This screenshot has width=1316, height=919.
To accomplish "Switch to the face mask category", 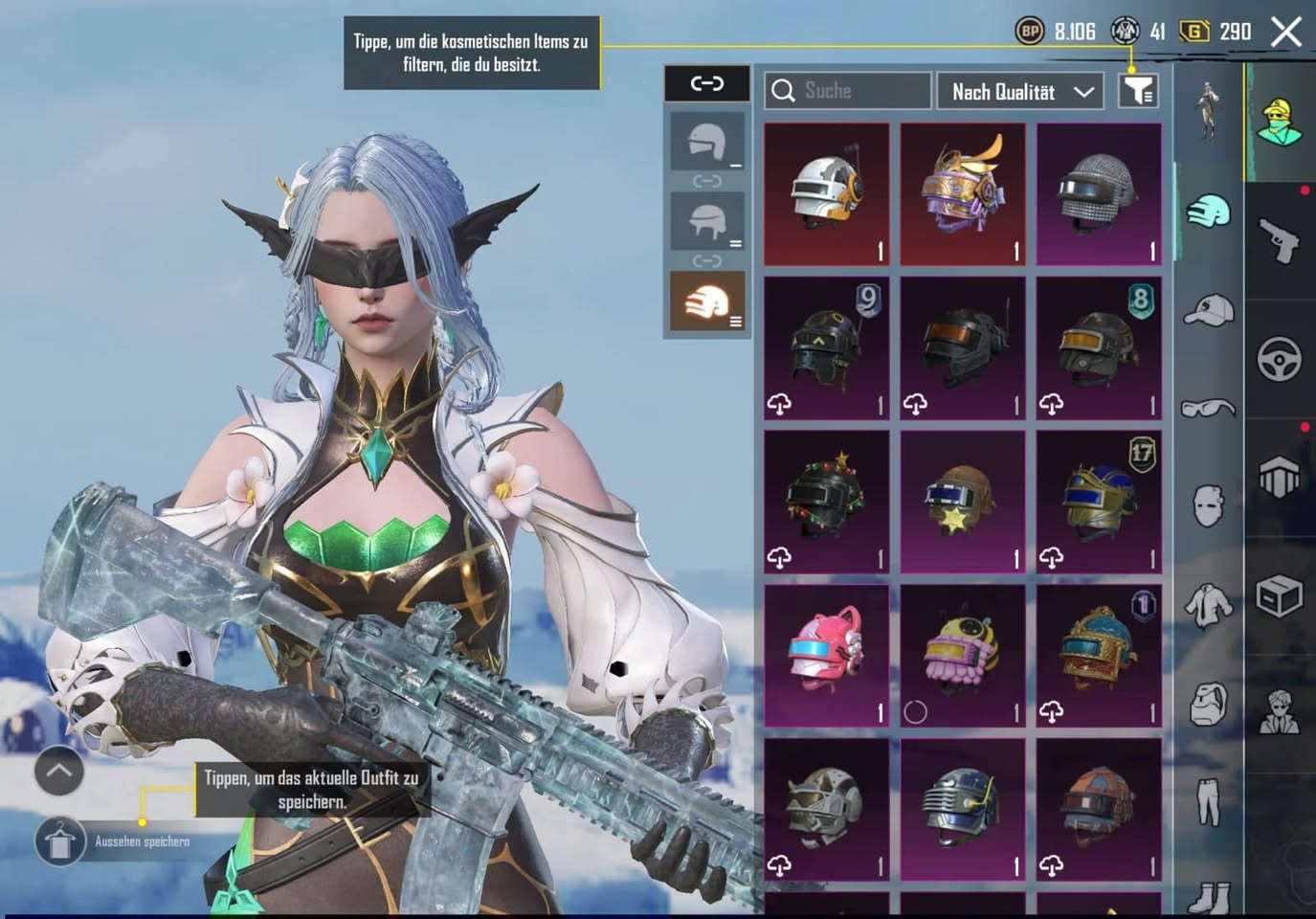I will pos(1208,504).
